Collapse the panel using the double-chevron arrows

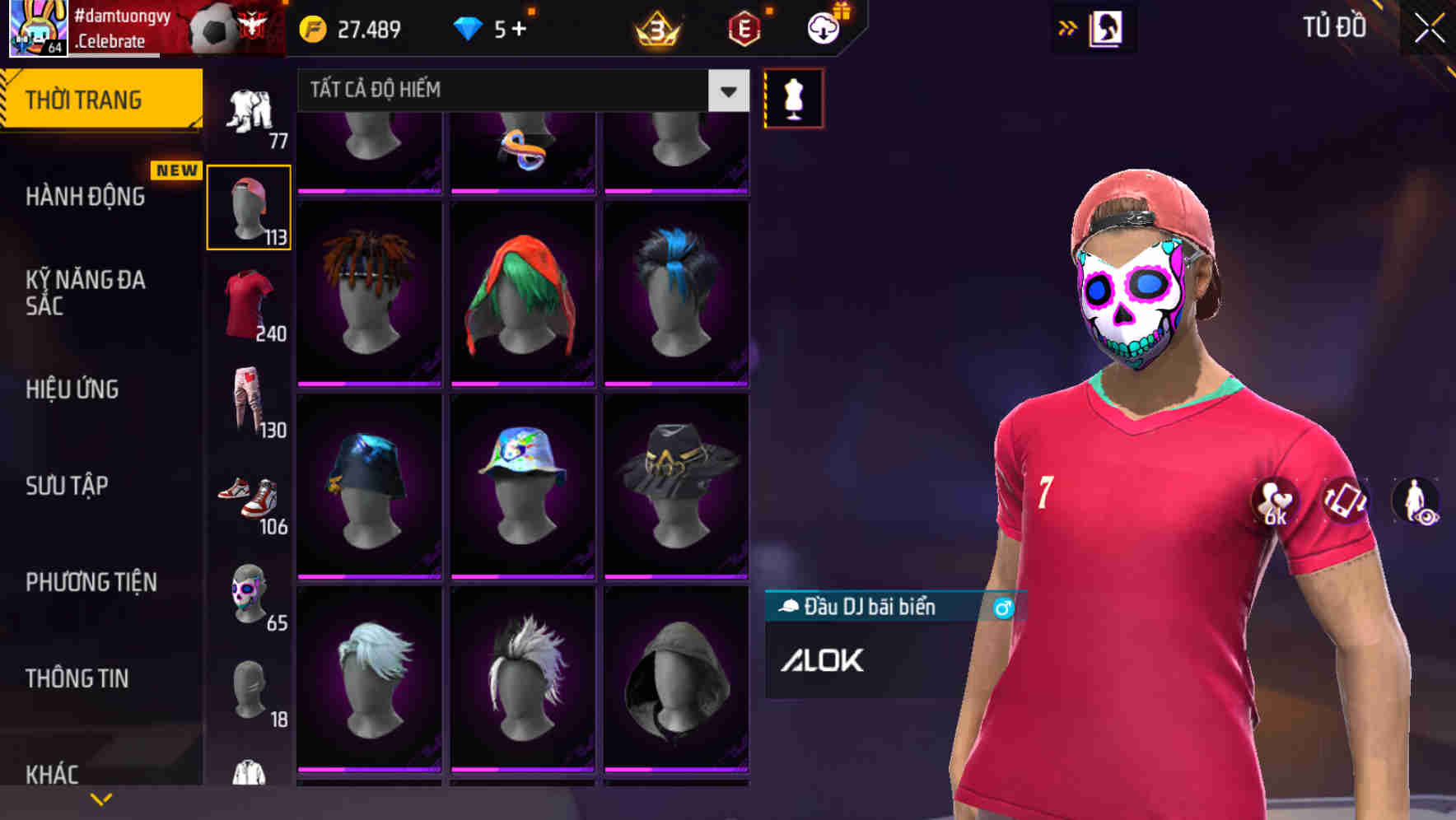1068,26
